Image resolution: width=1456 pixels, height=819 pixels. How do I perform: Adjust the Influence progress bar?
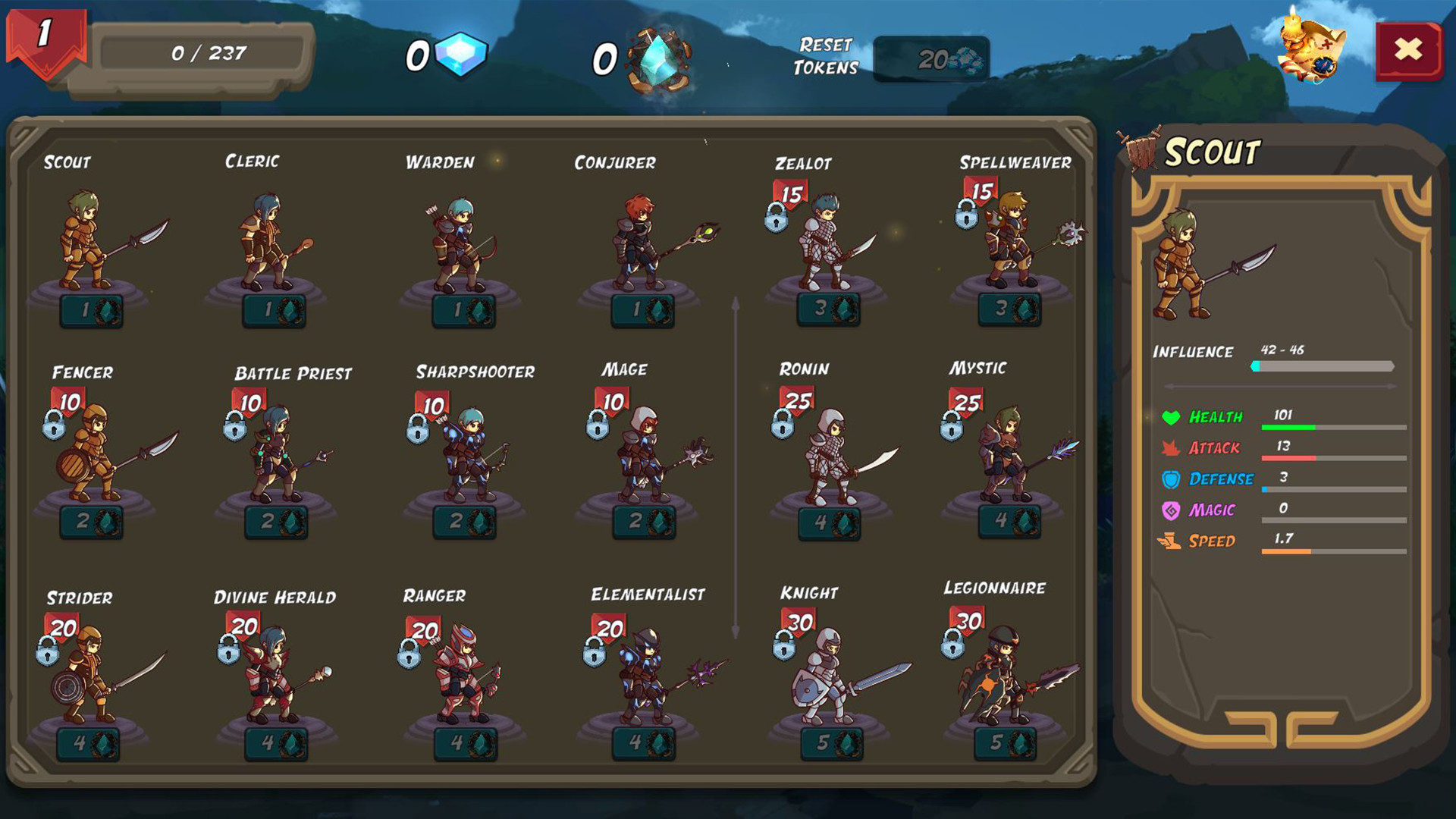pyautogui.click(x=1323, y=365)
